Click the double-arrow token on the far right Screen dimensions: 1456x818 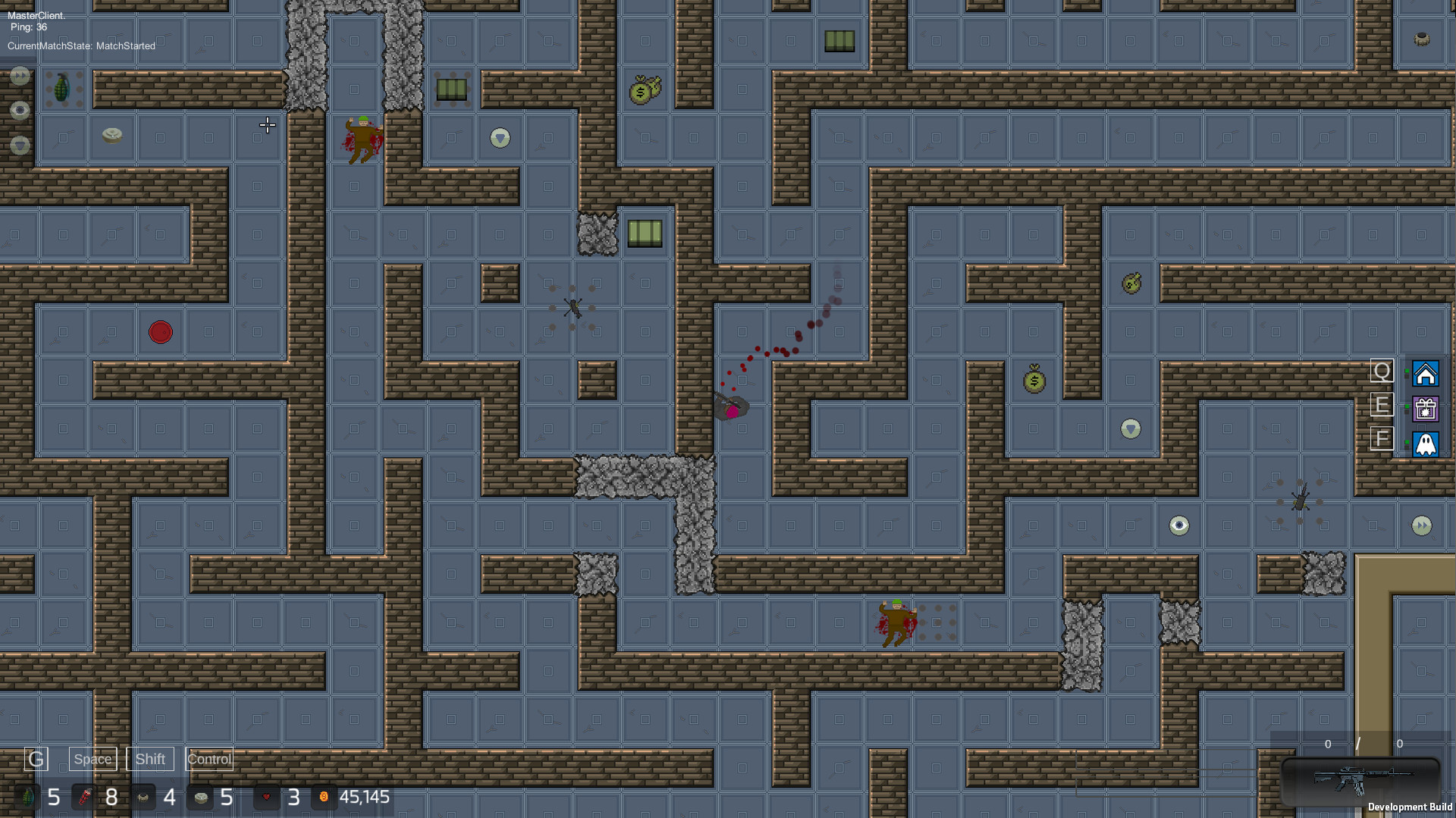[1422, 526]
